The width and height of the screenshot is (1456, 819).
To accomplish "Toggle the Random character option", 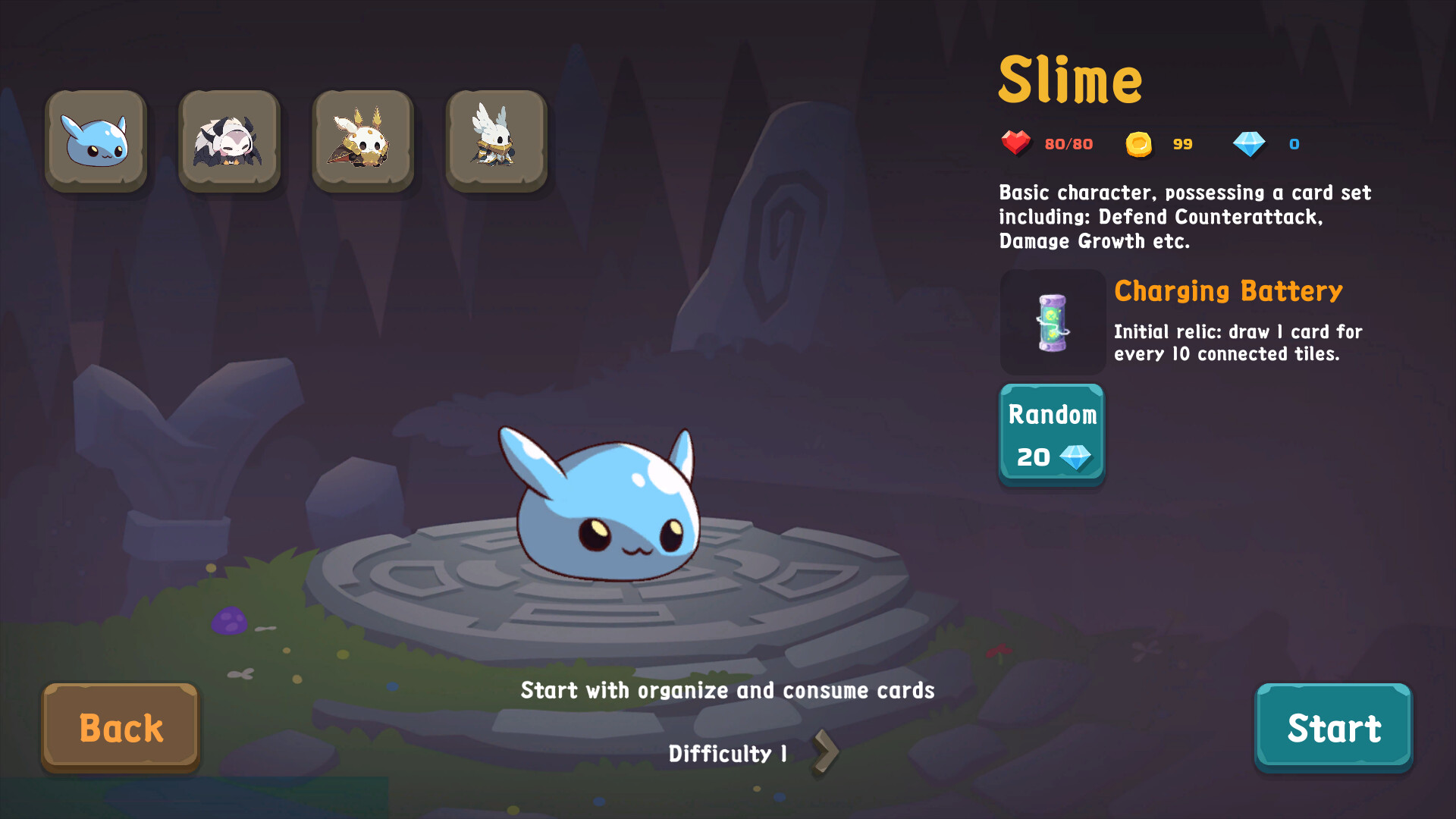I will (1052, 434).
